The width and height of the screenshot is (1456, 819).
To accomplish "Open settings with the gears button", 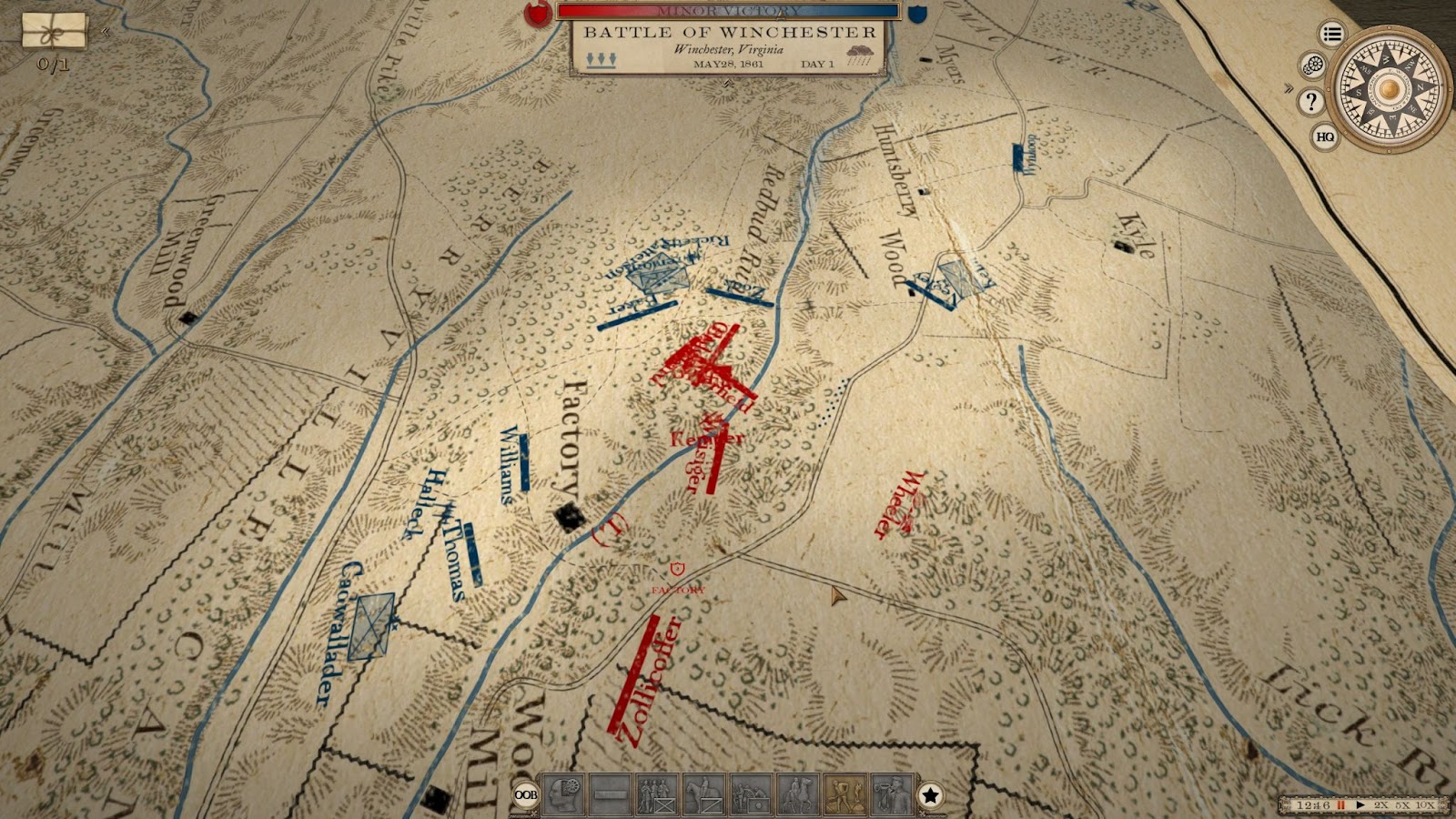I will [x=1313, y=66].
